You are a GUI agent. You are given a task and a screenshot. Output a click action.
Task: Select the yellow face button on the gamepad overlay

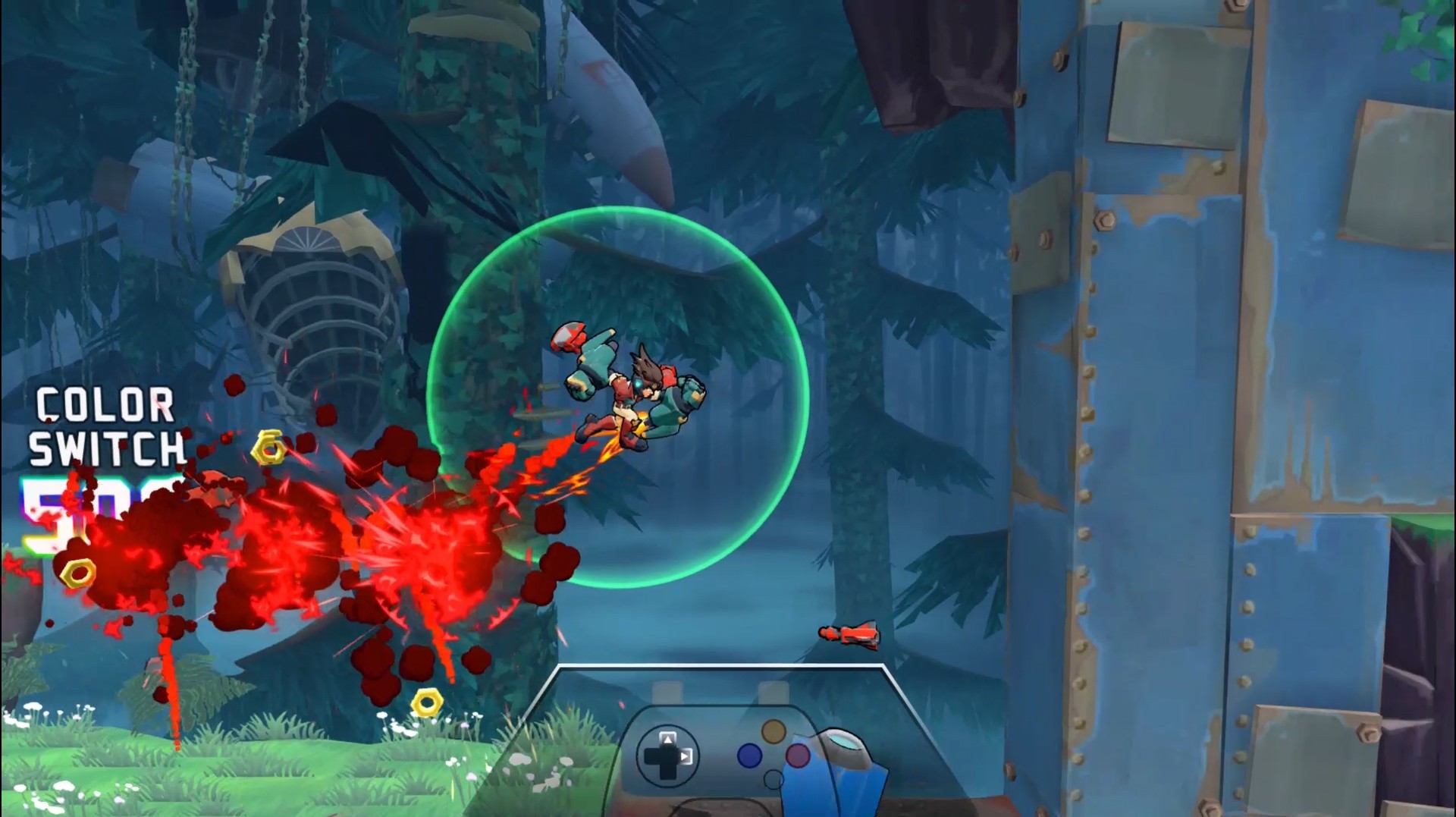774,732
